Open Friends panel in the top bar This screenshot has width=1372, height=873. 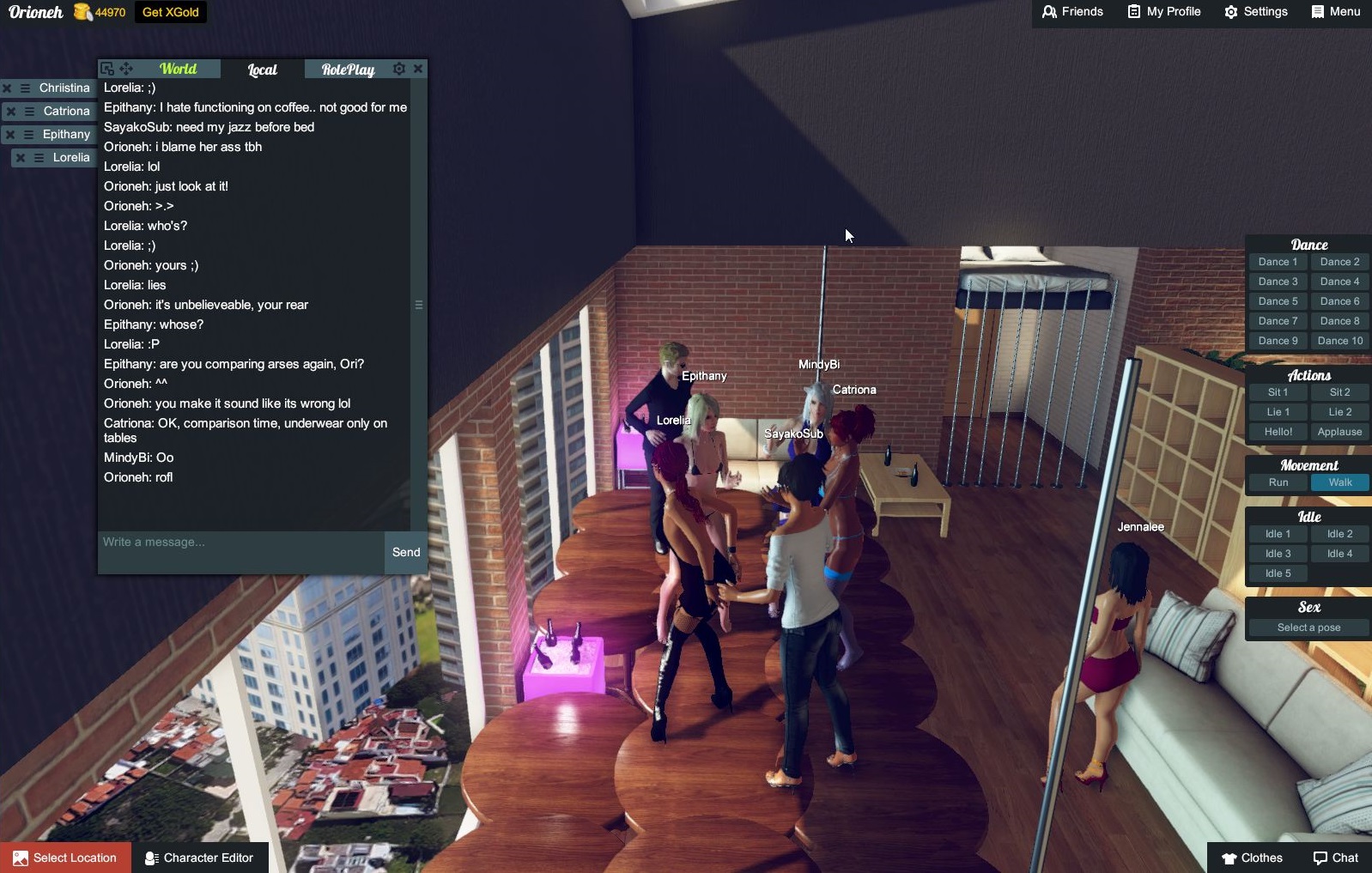point(1072,12)
